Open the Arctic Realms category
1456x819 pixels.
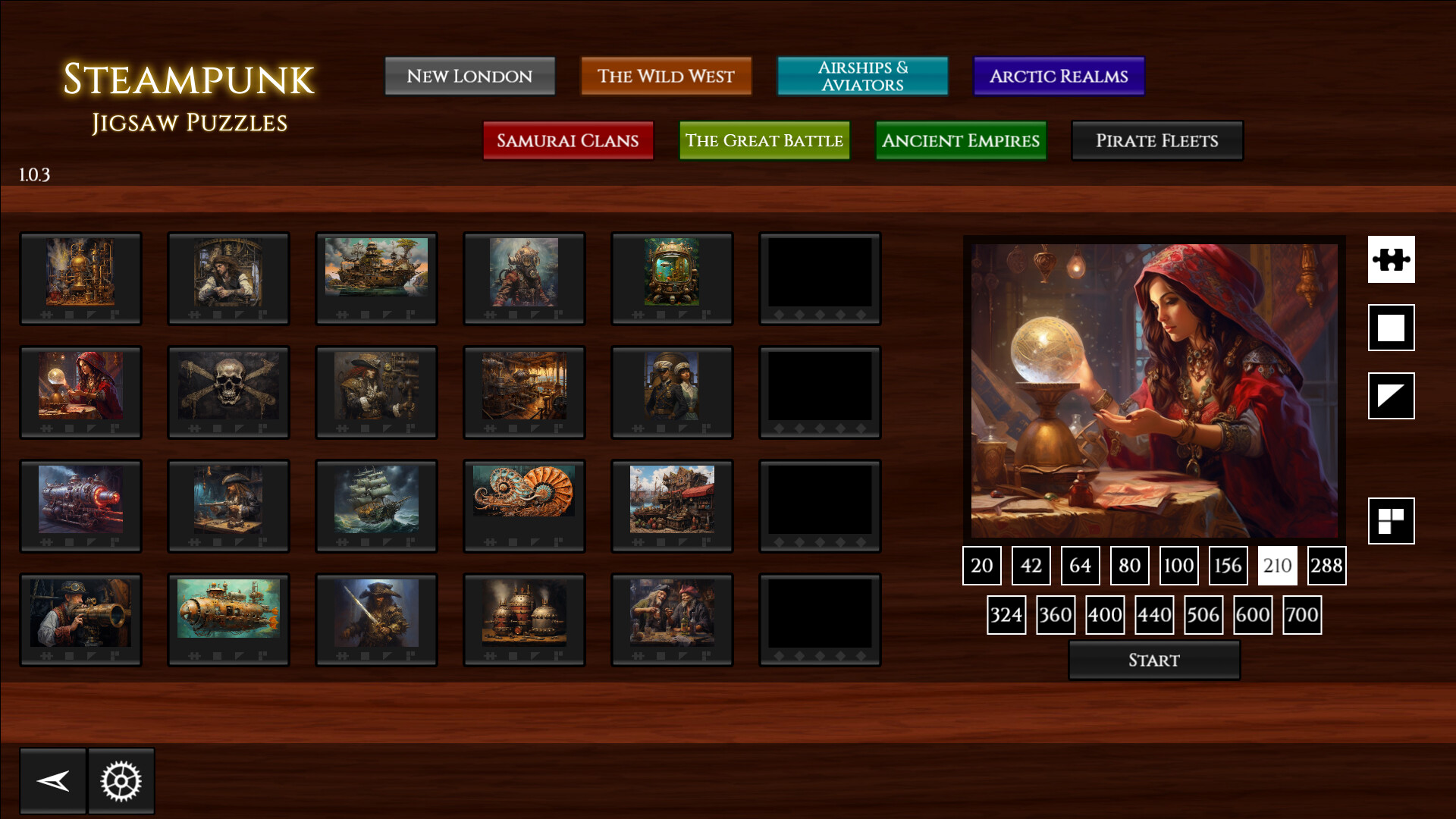[1059, 76]
